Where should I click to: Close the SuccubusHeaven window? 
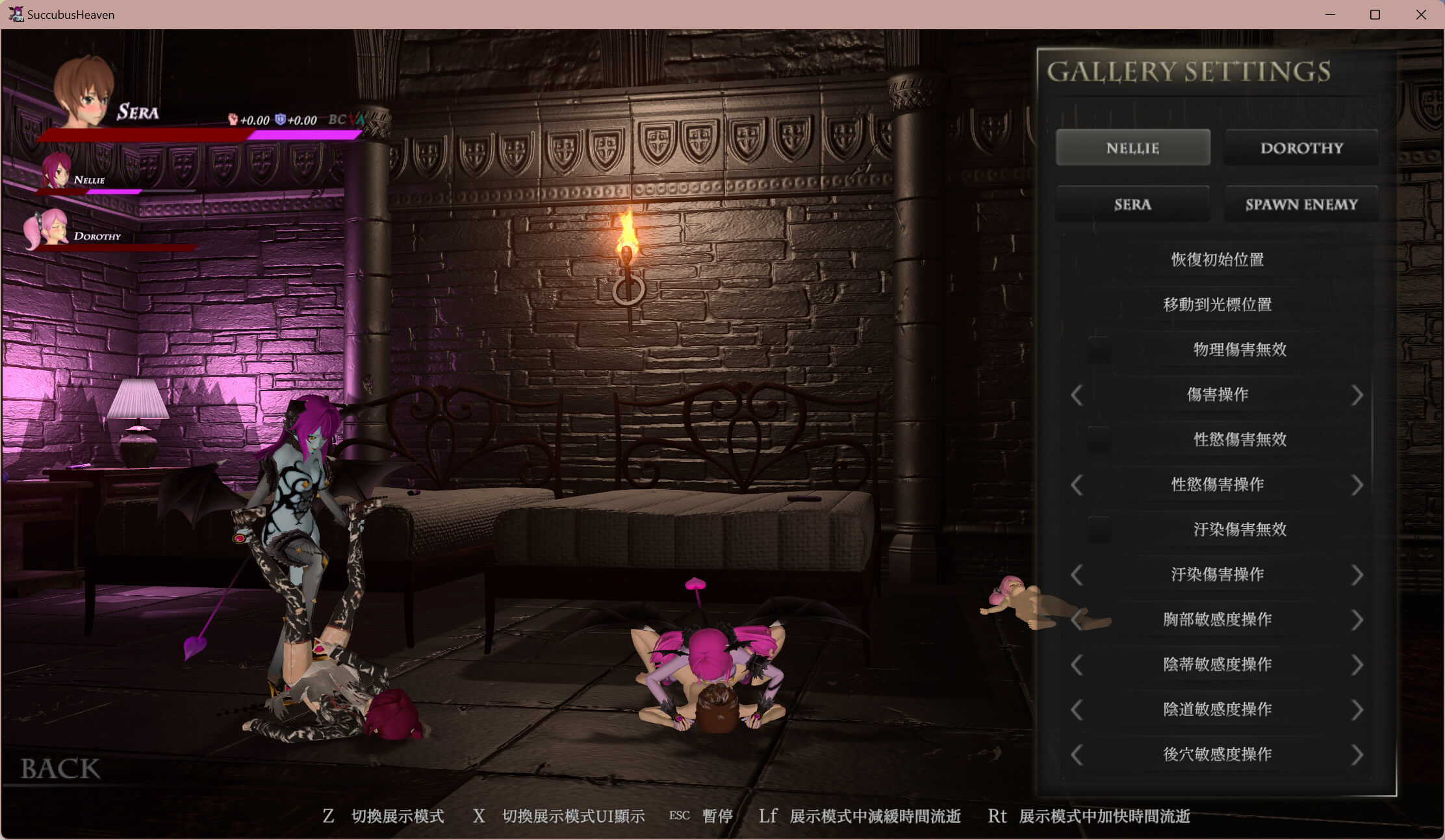(1421, 14)
